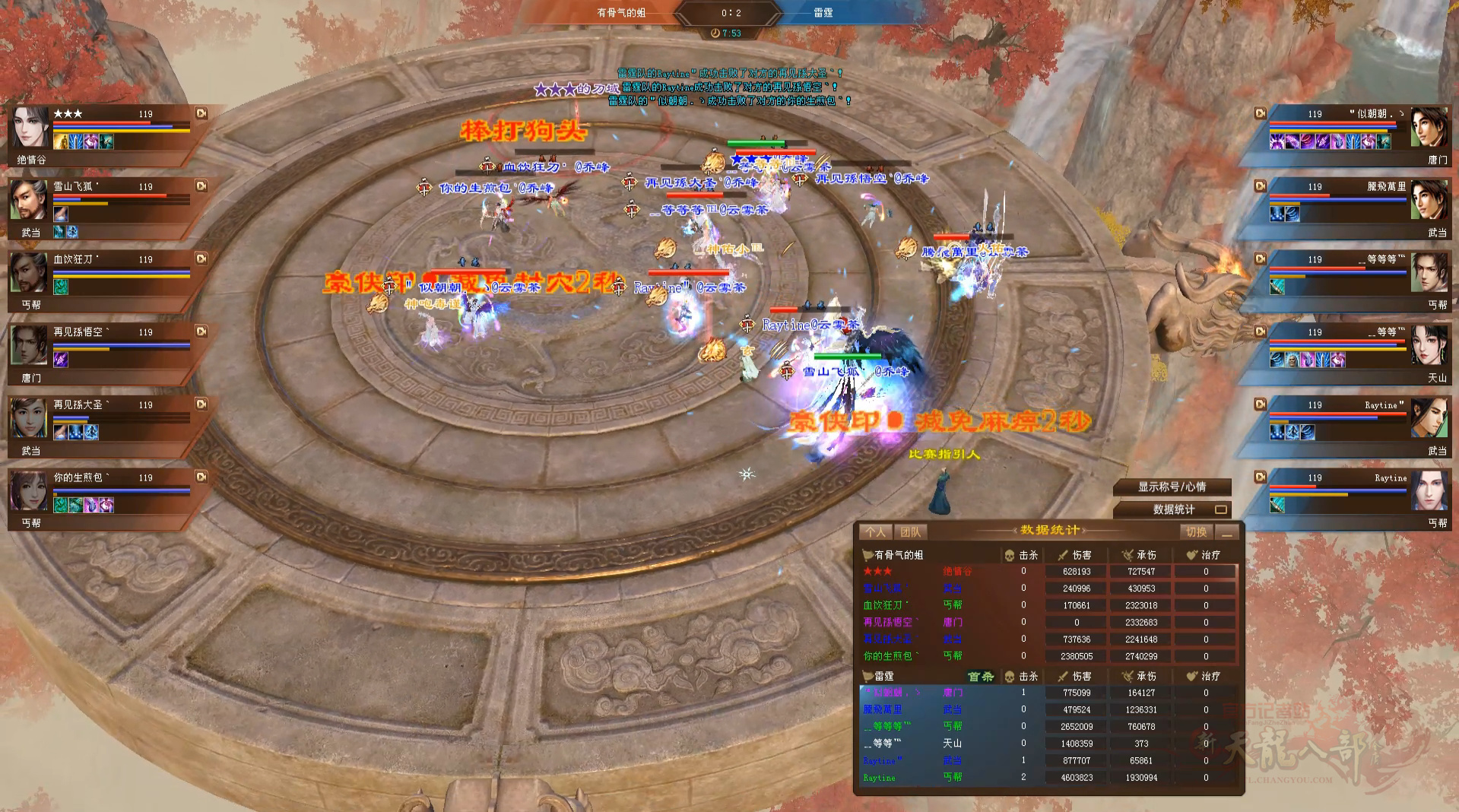Toggle spectate for 再见孙悟空 via its camera icon
This screenshot has width=1459, height=812.
coord(201,332)
